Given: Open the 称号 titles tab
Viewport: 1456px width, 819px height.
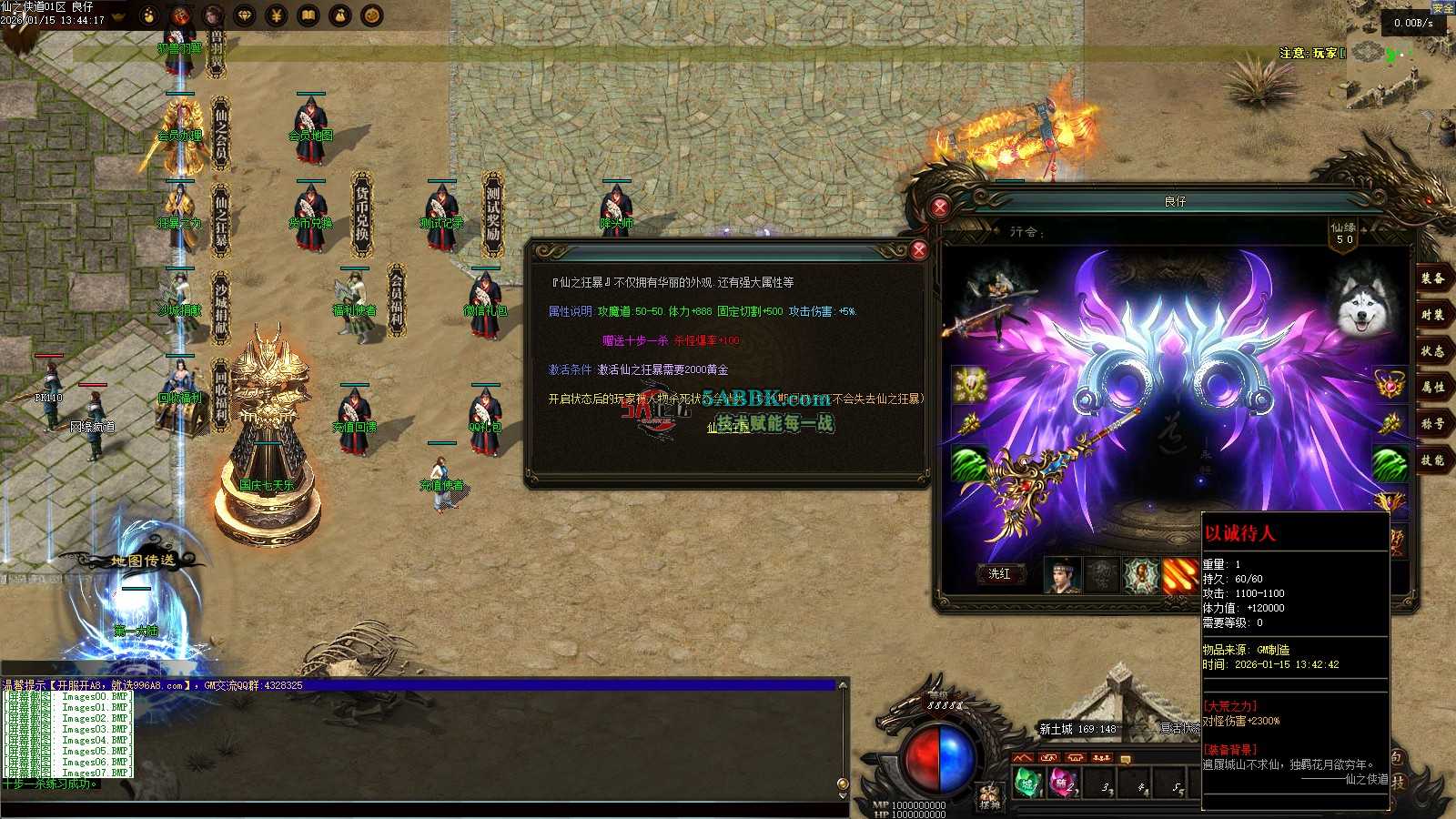Looking at the screenshot, I should click(x=1432, y=424).
